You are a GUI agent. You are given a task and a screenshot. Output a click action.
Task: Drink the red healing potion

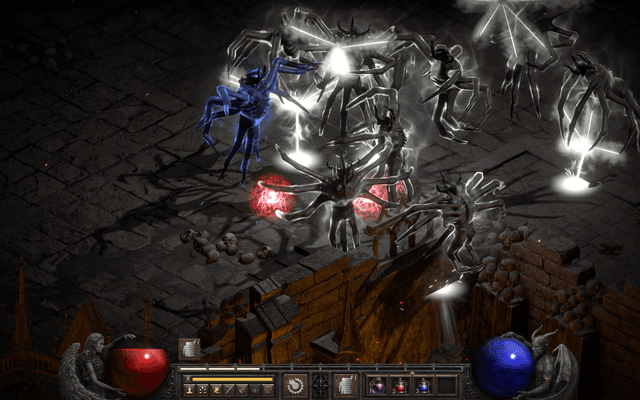point(401,385)
